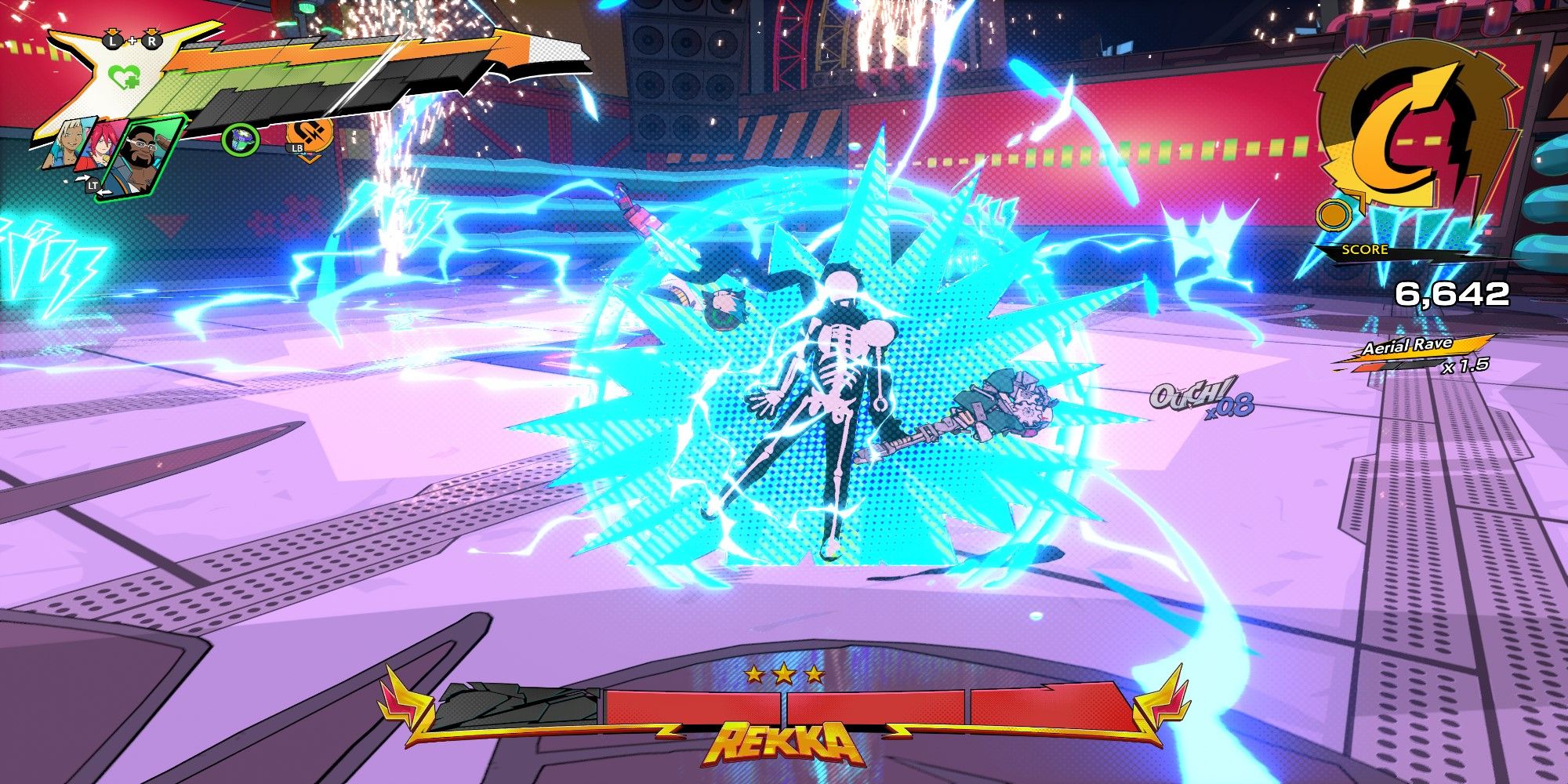Click the green battery item pickup icon
The height and width of the screenshot is (784, 1568).
(x=240, y=140)
